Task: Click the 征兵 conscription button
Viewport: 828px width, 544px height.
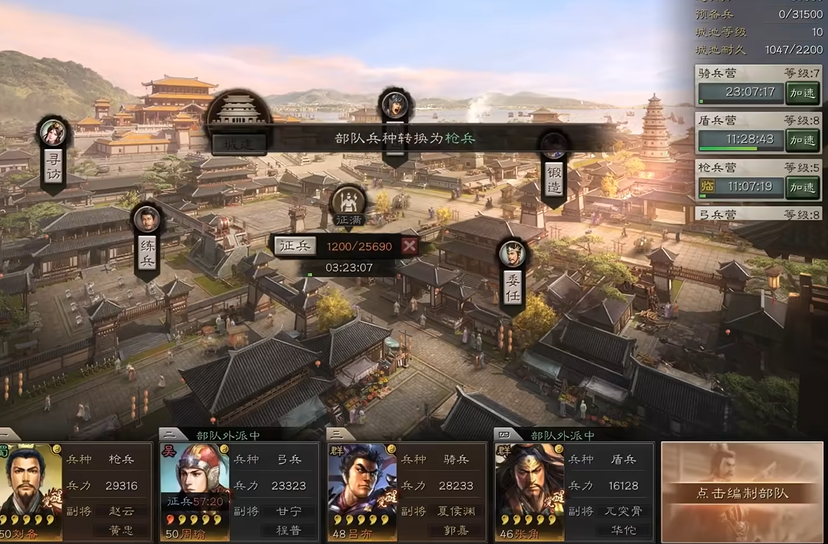Action: (295, 245)
